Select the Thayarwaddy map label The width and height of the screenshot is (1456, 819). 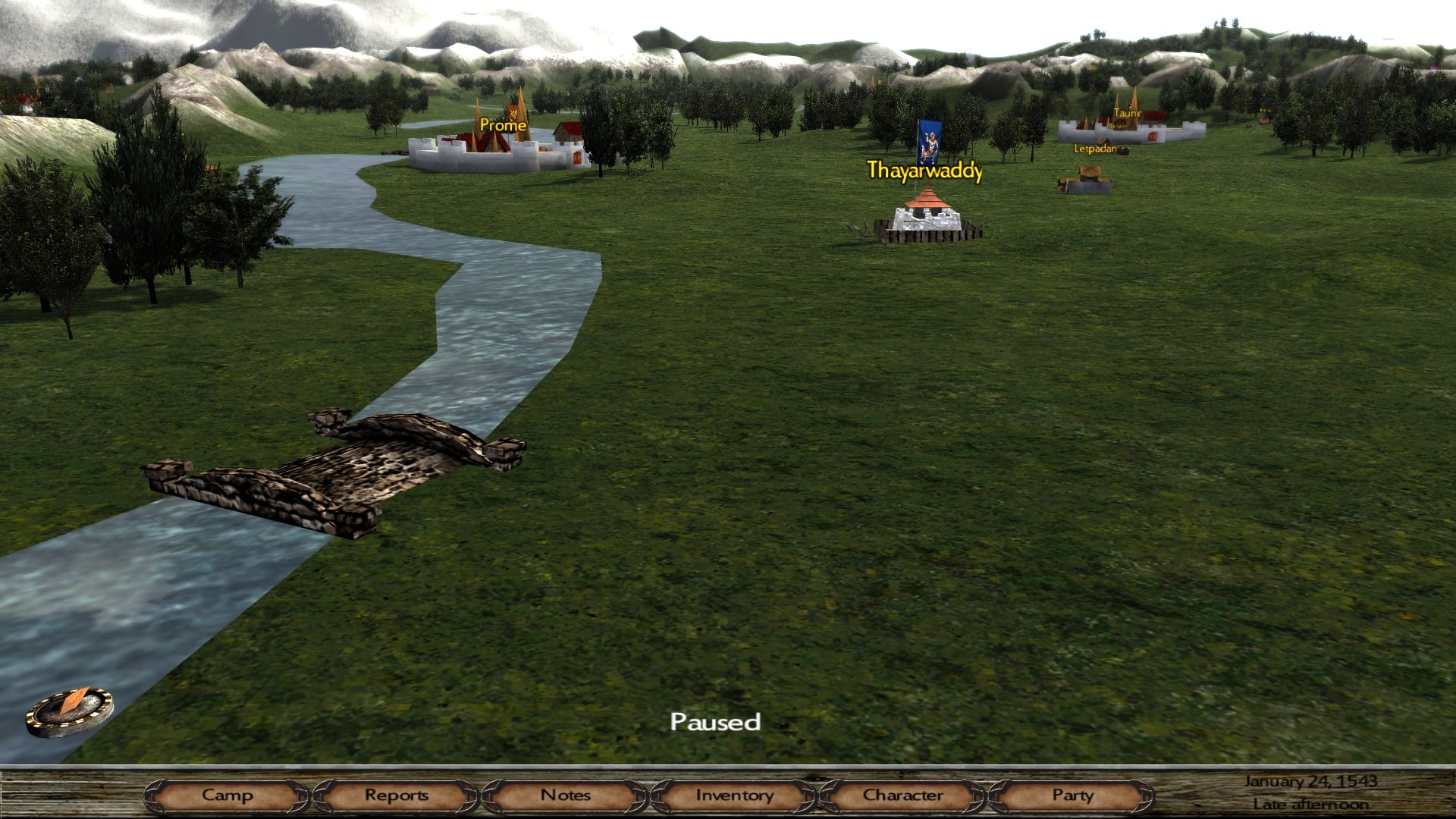click(924, 171)
